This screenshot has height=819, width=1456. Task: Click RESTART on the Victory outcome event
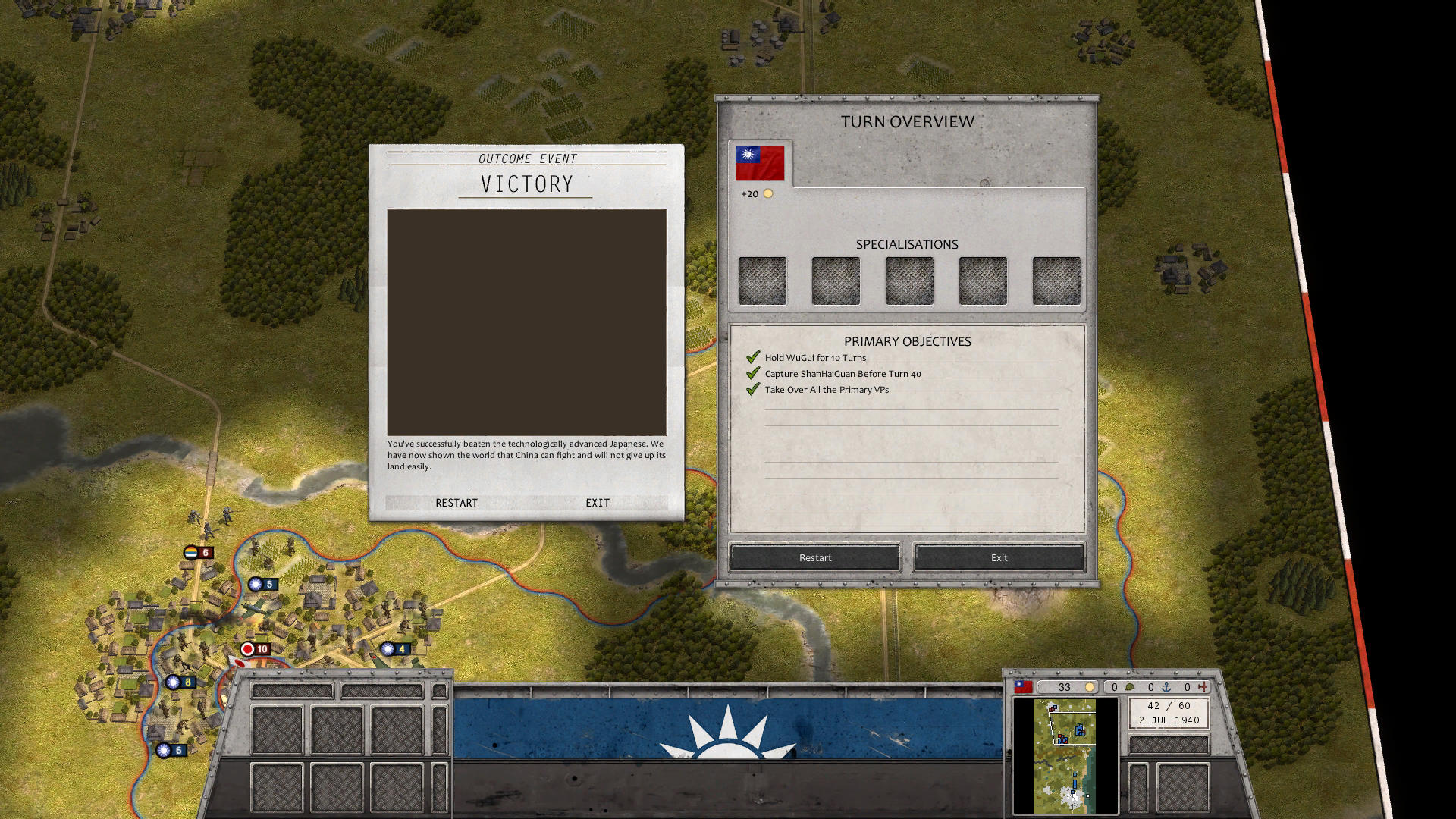(457, 503)
